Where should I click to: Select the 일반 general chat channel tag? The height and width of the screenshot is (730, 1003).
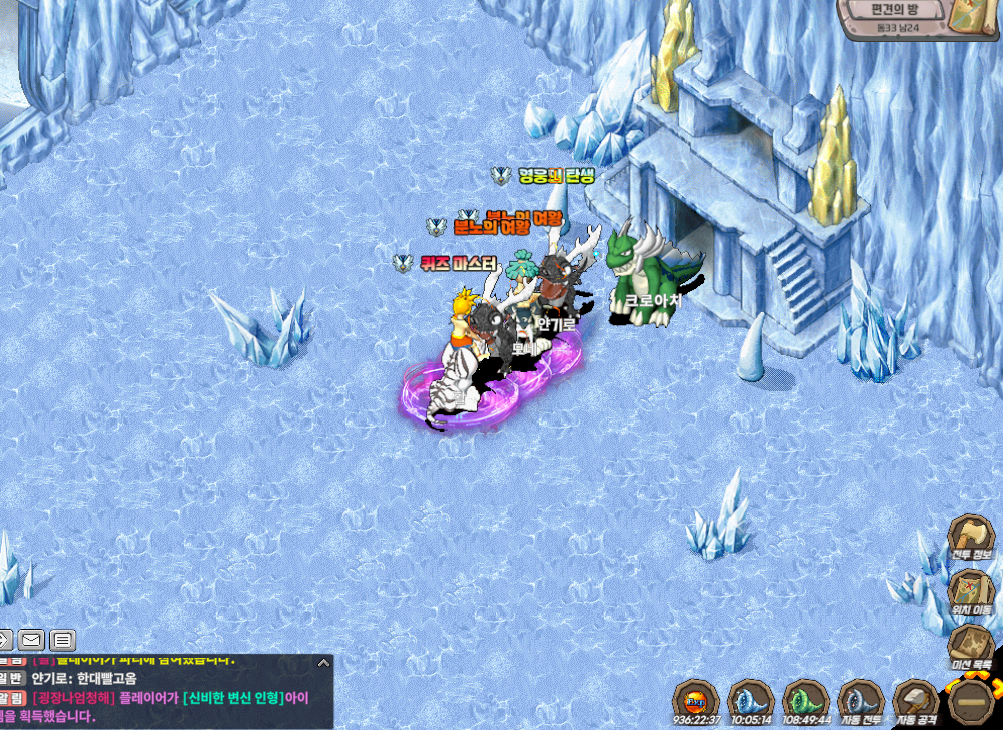click(12, 678)
